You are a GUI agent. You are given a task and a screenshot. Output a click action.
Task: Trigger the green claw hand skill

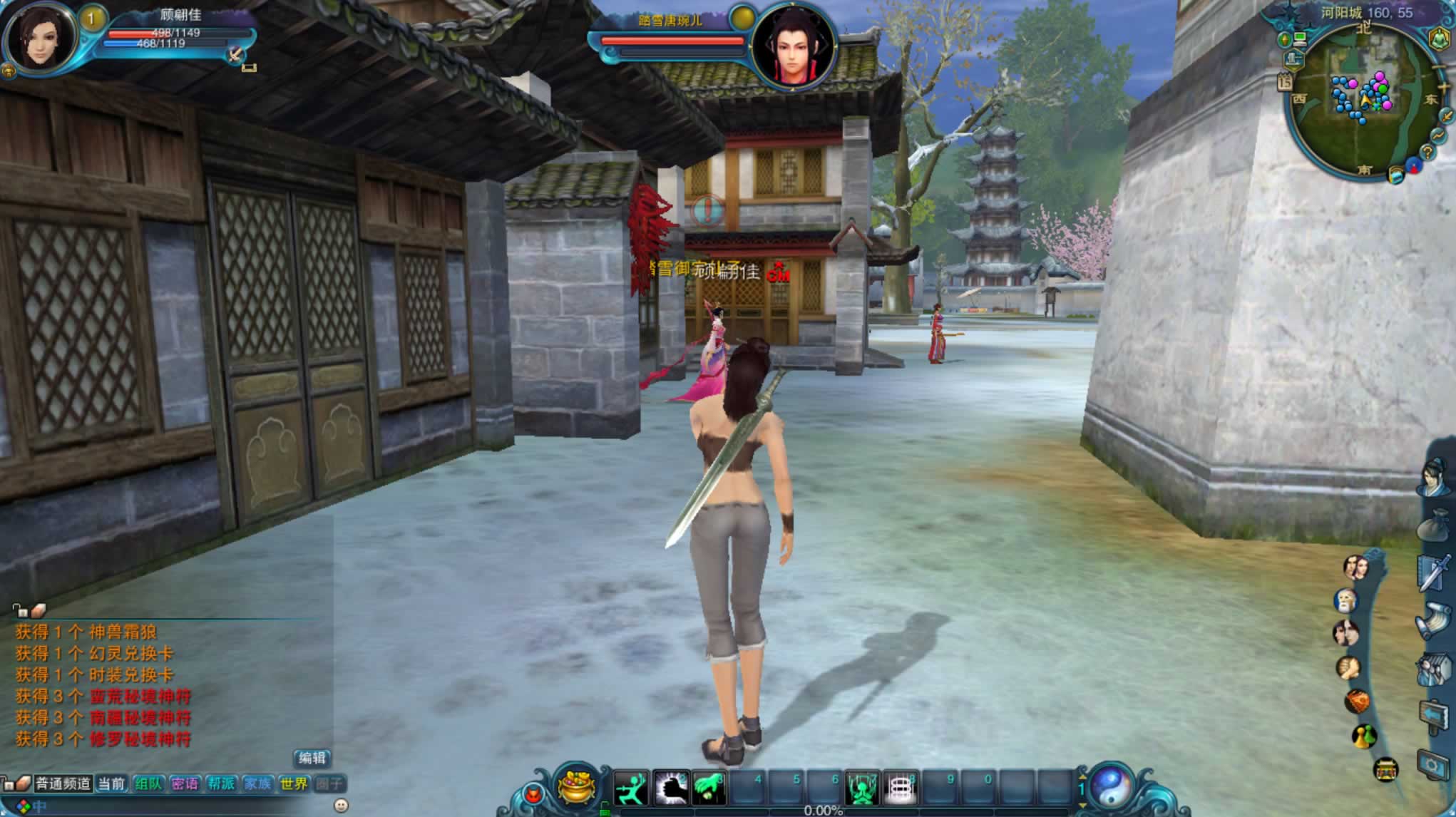pos(709,788)
